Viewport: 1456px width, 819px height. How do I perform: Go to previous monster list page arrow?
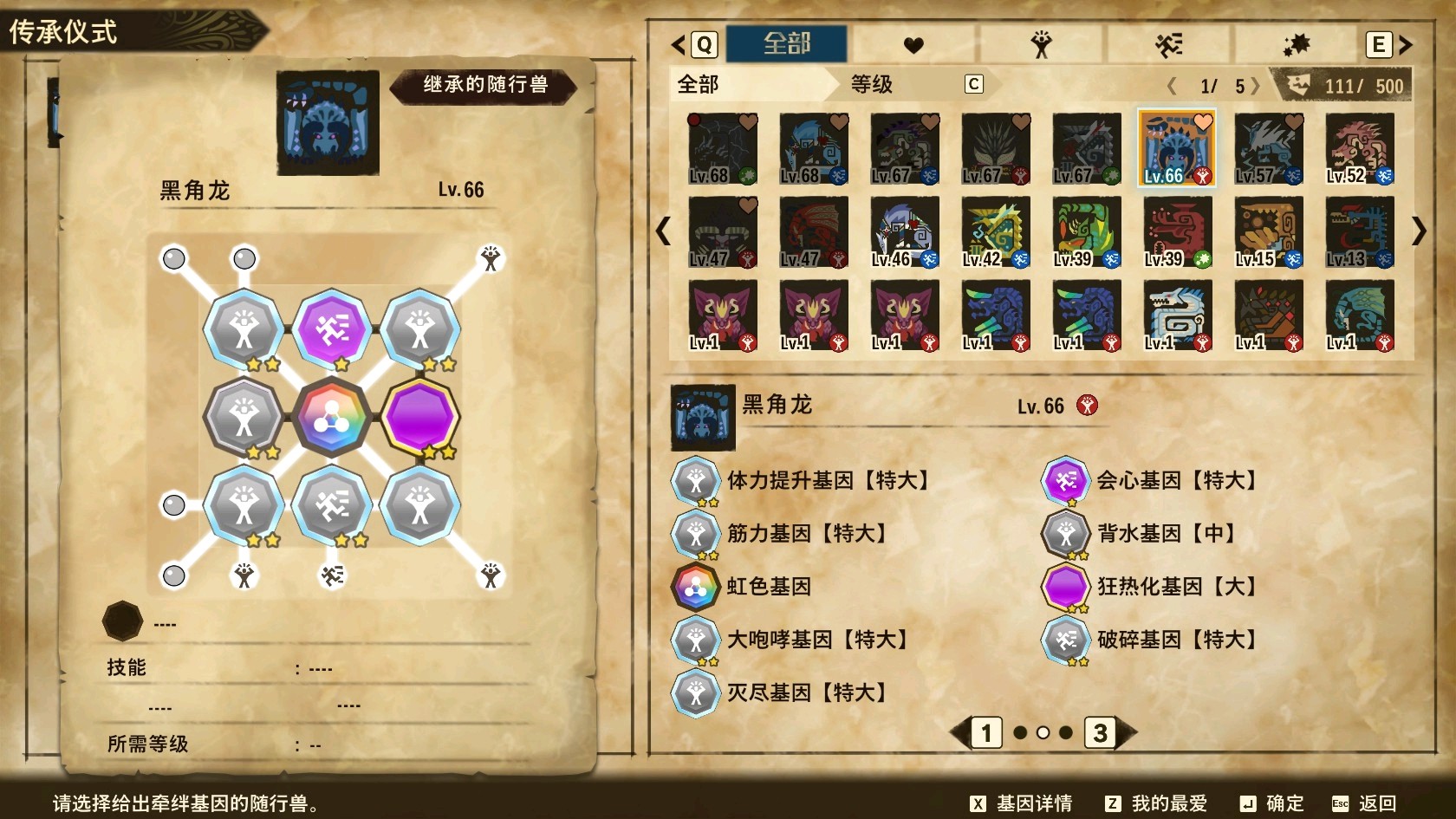[x=663, y=231]
